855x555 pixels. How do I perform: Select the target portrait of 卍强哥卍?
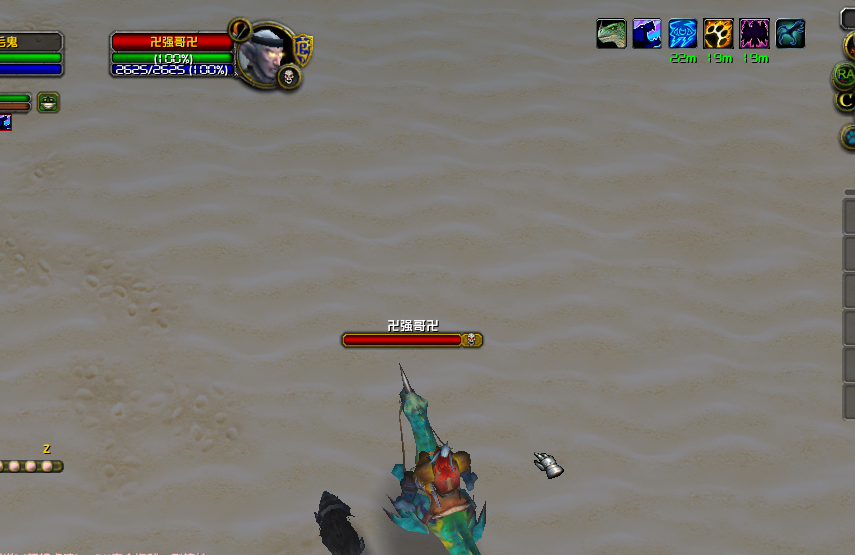pyautogui.click(x=266, y=50)
